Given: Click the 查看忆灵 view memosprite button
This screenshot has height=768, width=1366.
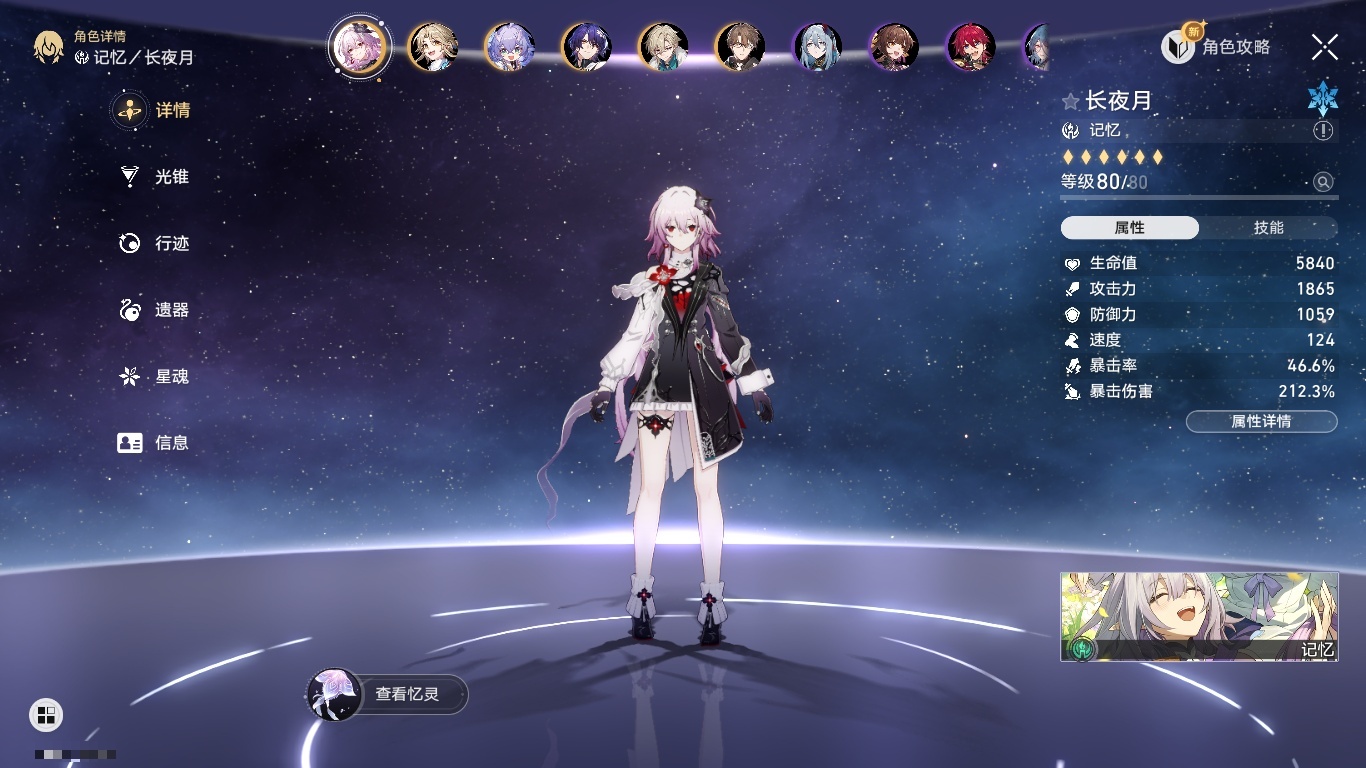Looking at the screenshot, I should [388, 694].
